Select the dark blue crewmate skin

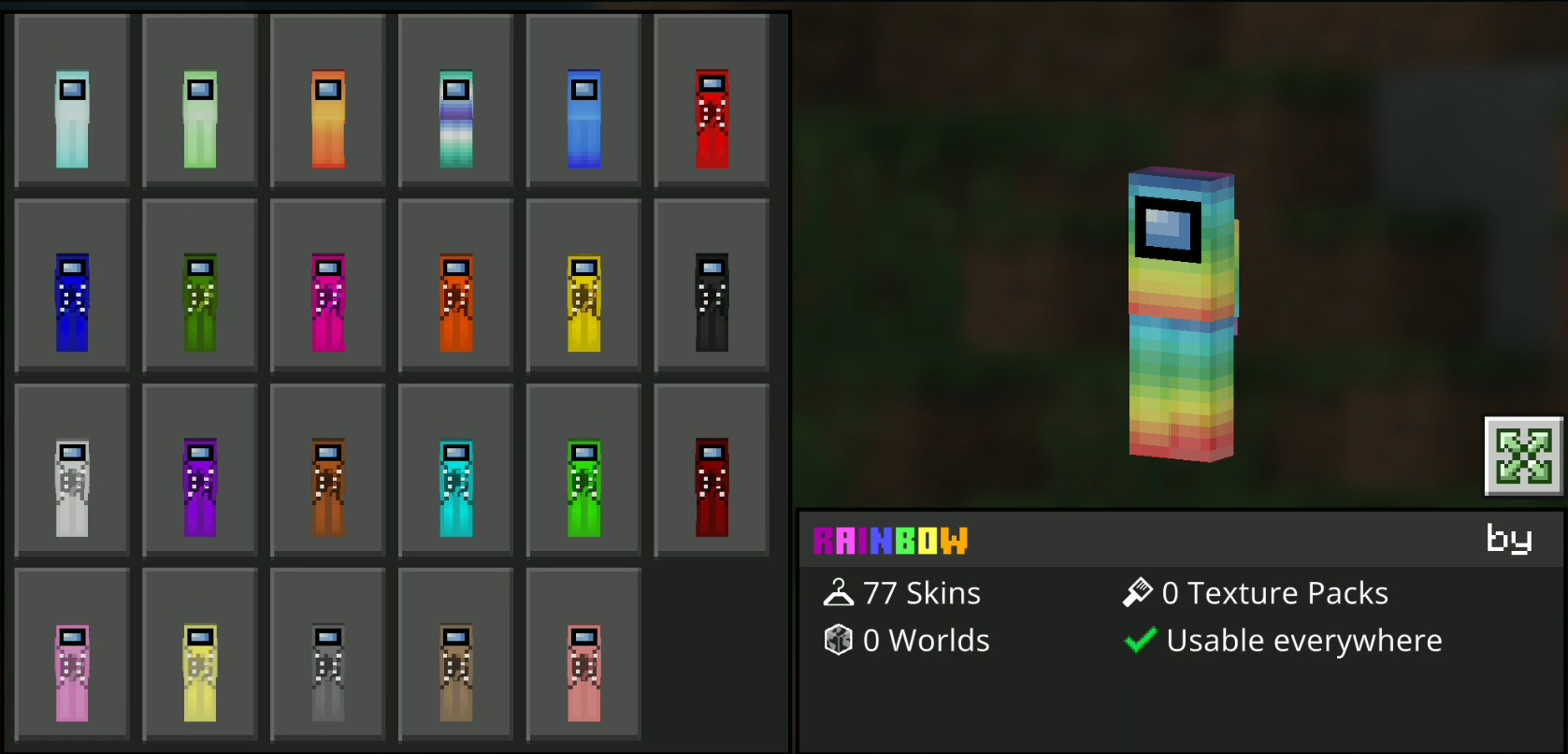point(72,283)
